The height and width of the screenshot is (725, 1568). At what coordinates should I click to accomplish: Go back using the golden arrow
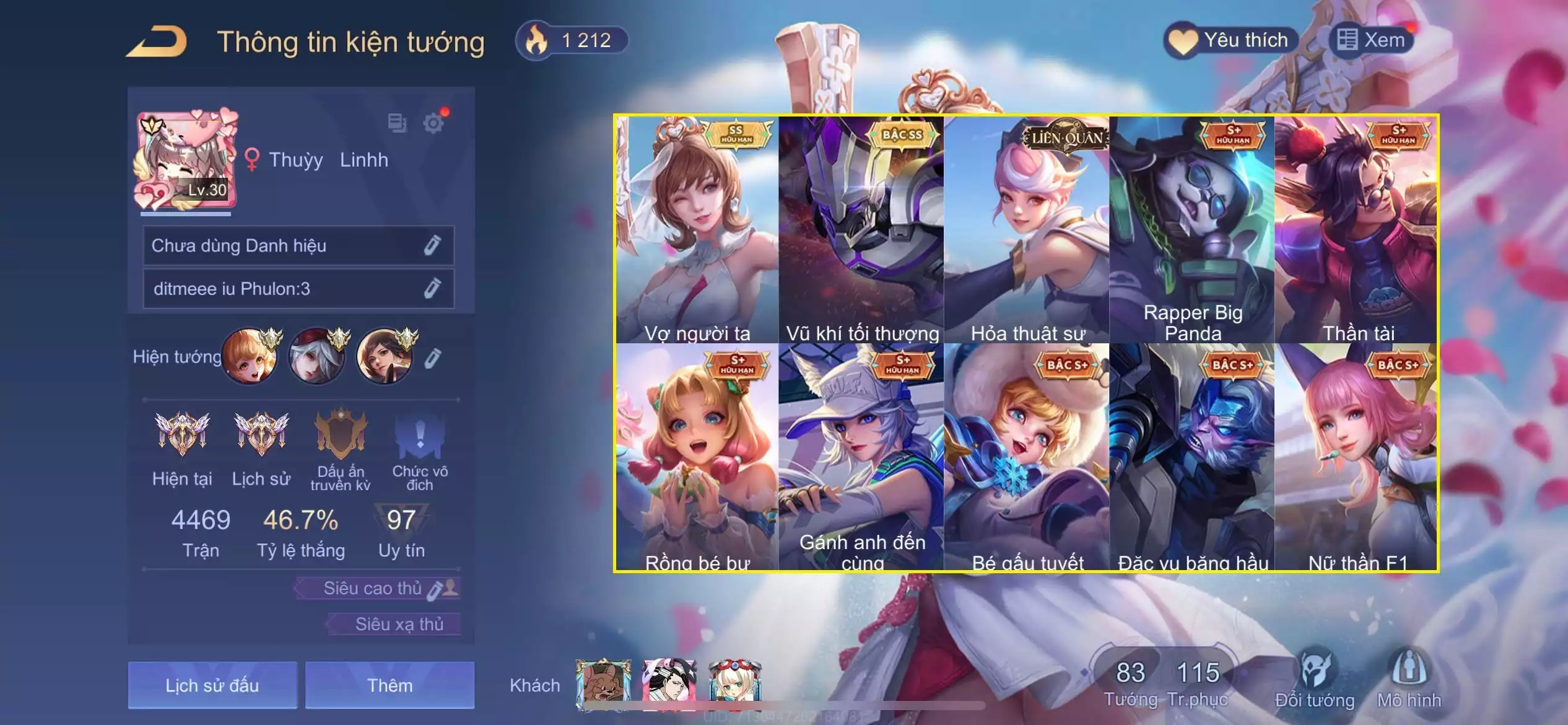click(157, 42)
